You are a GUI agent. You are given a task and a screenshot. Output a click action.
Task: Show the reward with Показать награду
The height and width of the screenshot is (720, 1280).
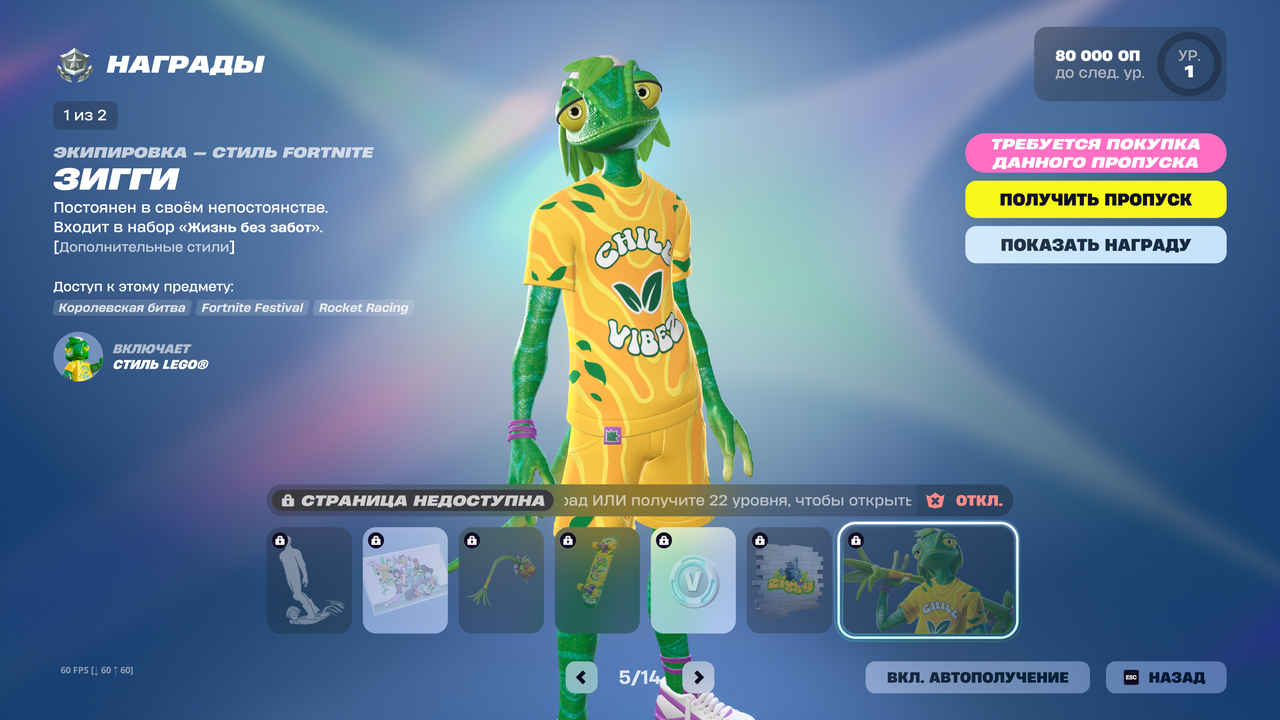[1095, 245]
